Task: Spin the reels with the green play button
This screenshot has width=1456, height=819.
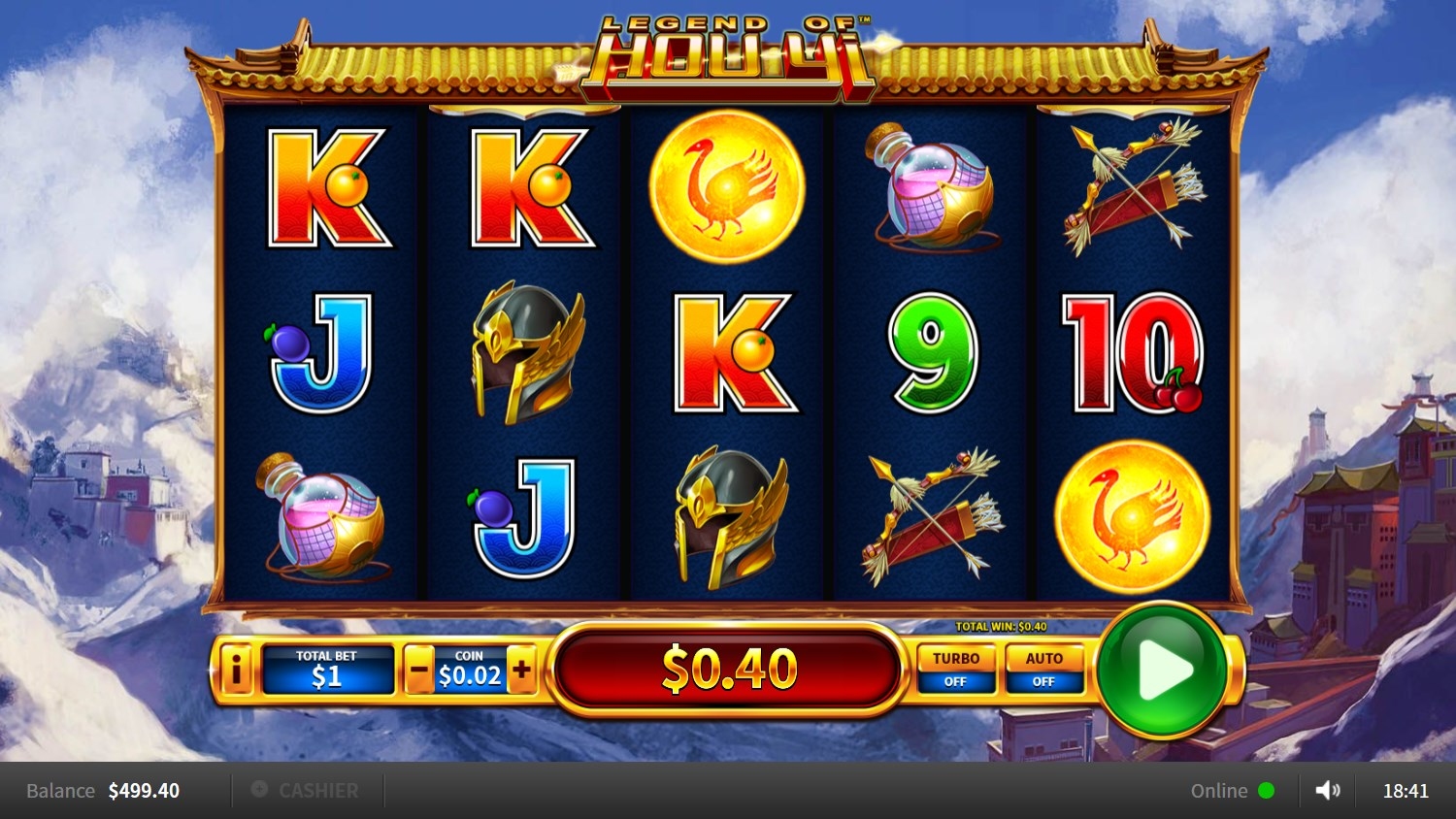Action: (1162, 670)
